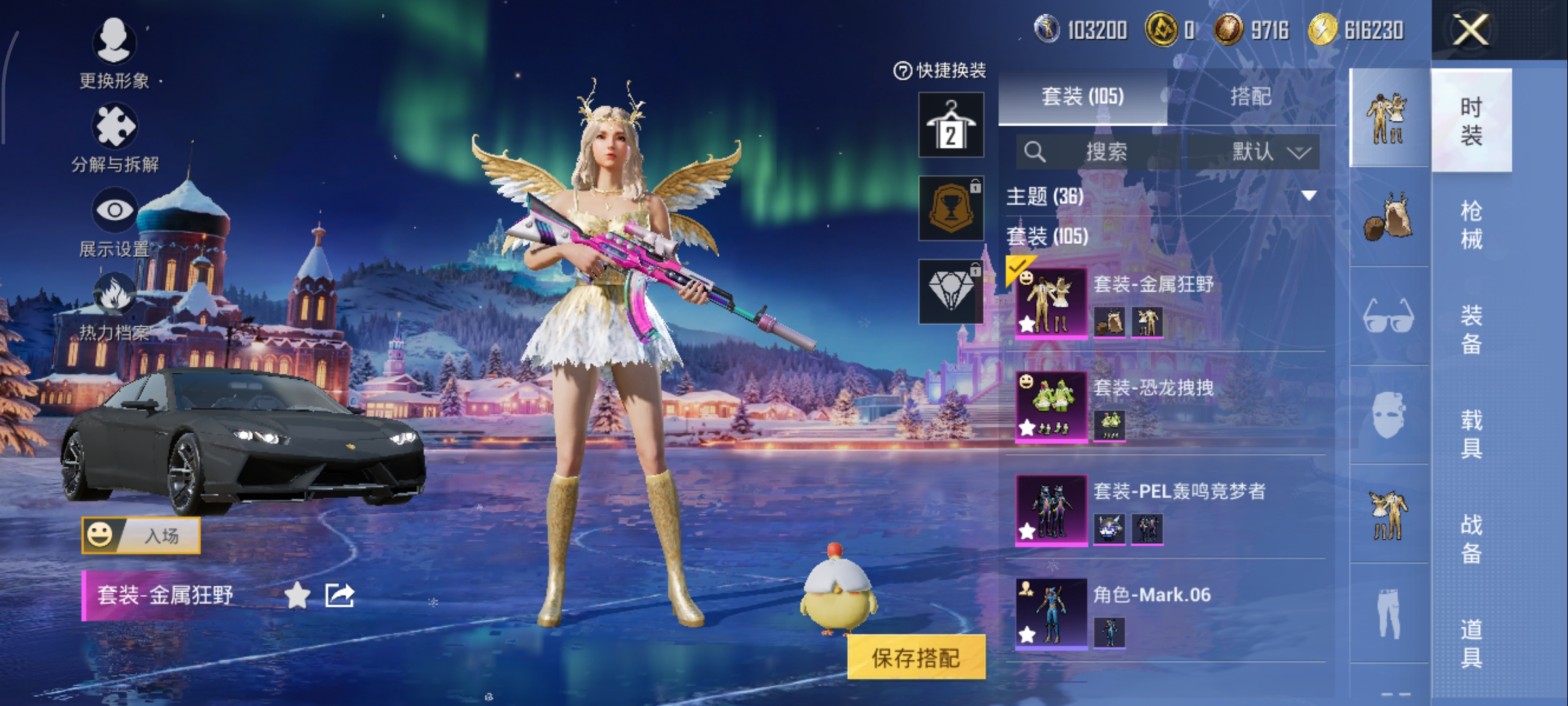Switch to the 枪械 weapons category
The height and width of the screenshot is (706, 1568).
tap(1471, 225)
